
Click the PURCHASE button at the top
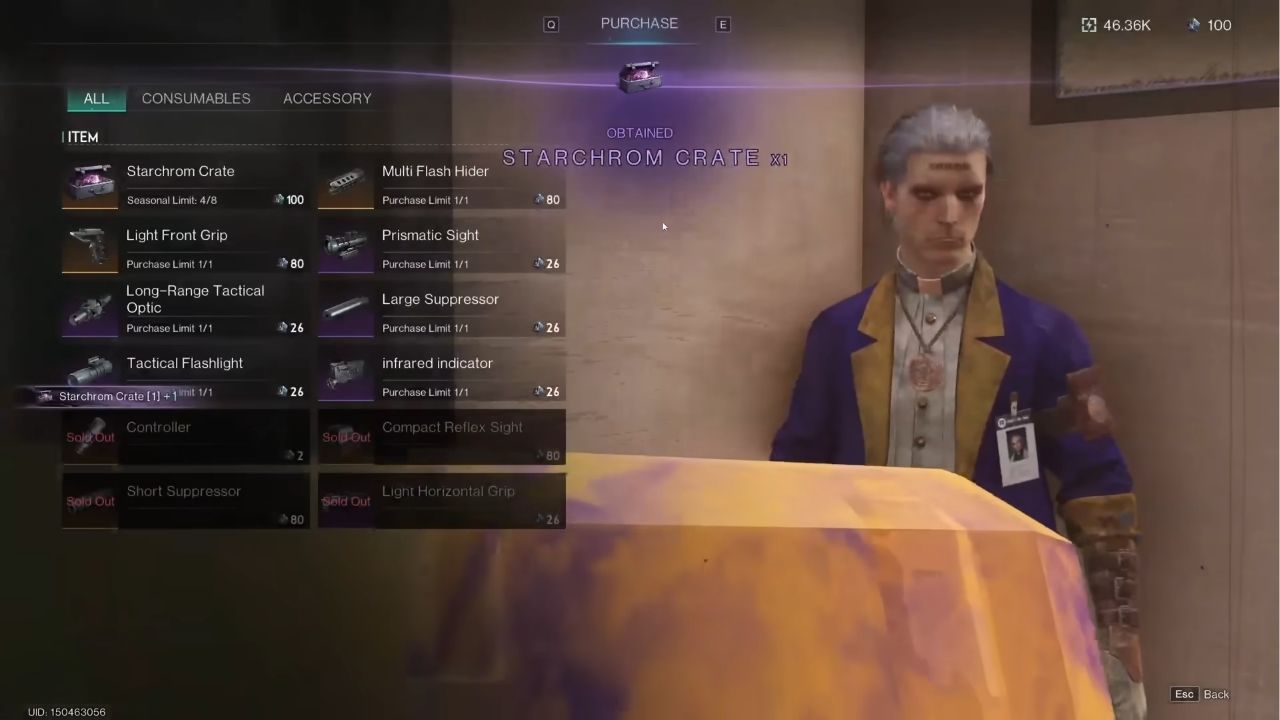pos(639,23)
